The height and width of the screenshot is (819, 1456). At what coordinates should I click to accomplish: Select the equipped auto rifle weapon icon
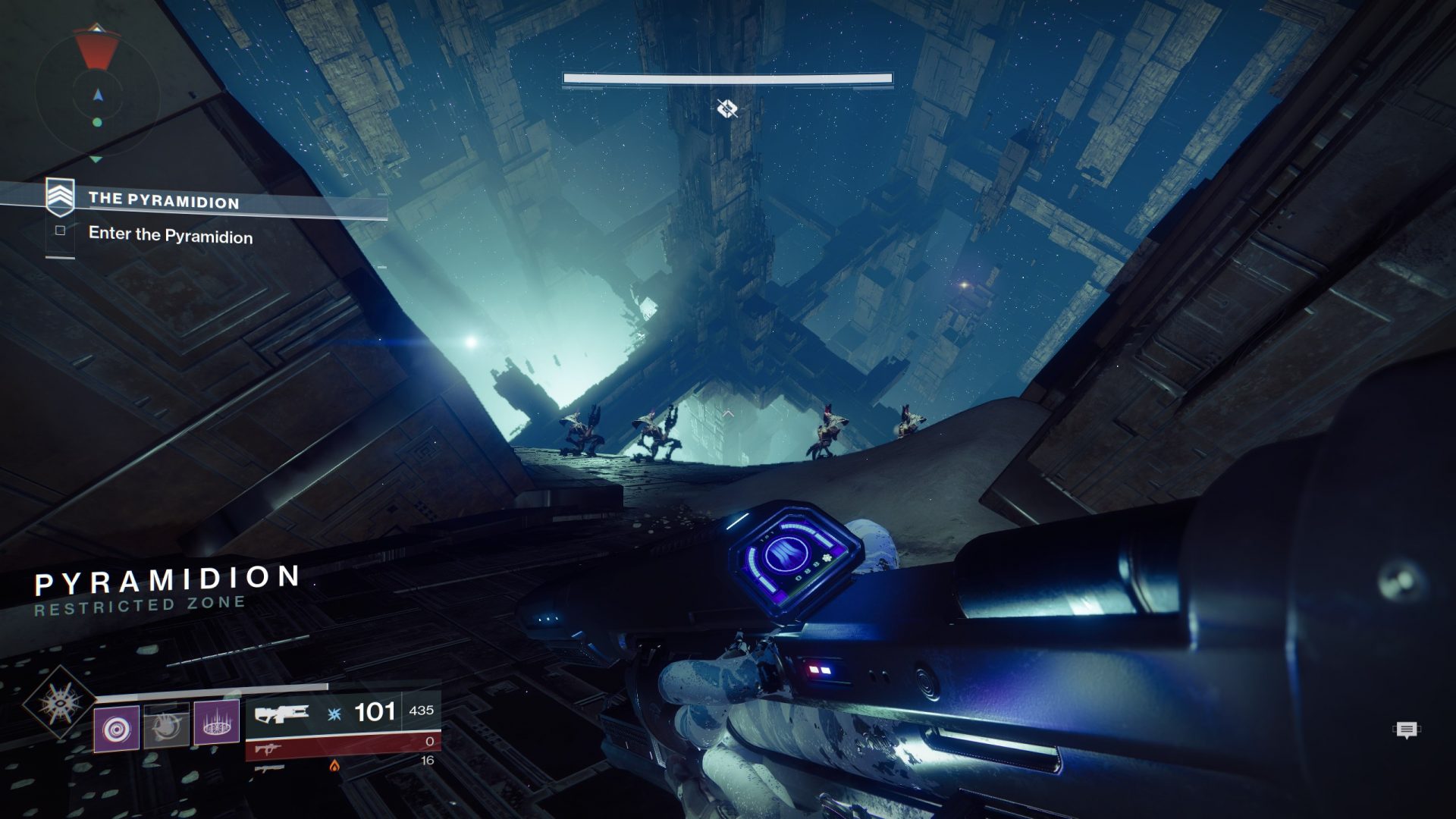[x=281, y=714]
